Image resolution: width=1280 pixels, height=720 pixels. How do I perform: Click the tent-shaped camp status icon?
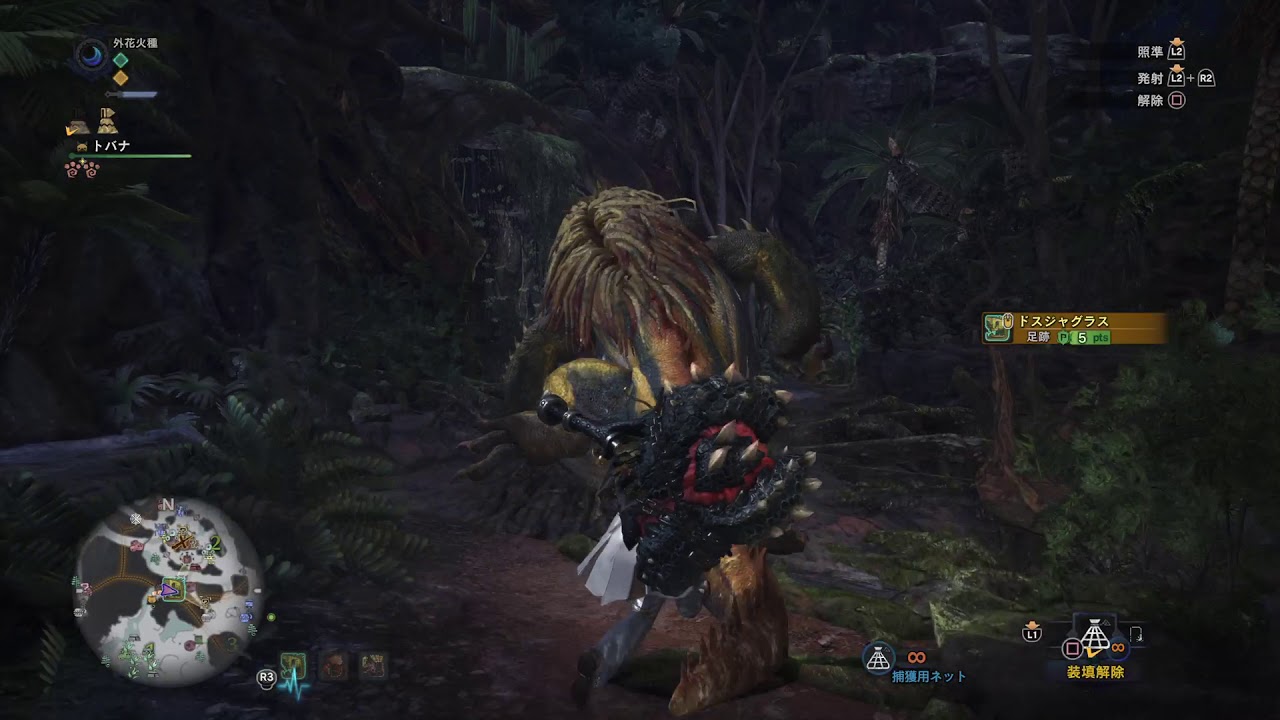coord(106,122)
